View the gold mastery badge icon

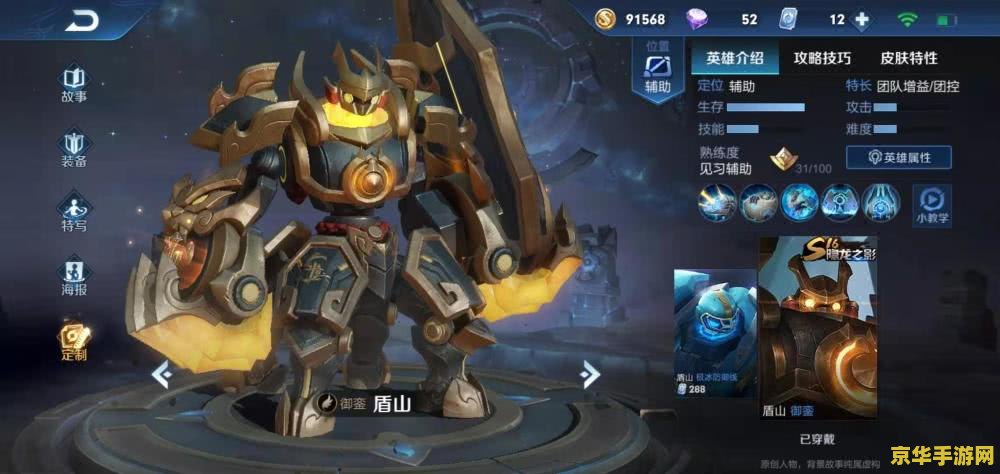coord(781,158)
